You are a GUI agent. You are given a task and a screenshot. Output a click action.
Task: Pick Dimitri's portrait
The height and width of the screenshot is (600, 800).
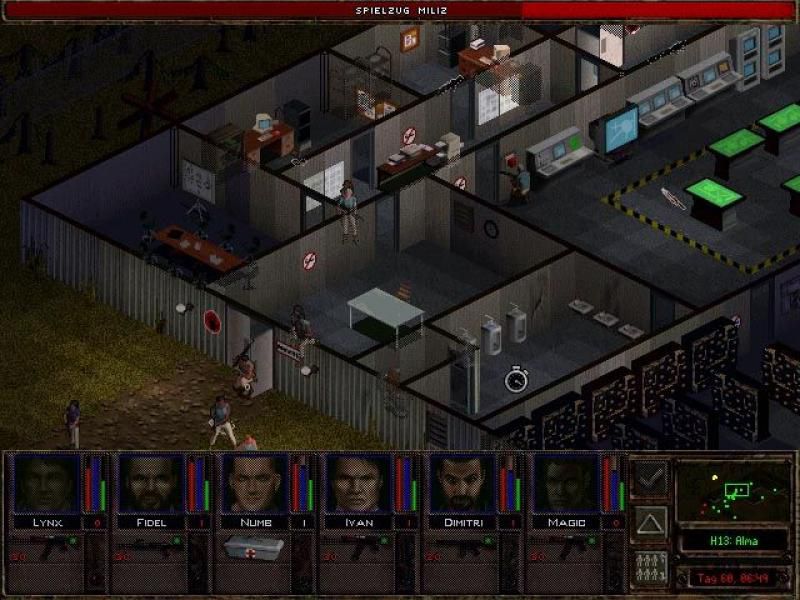coord(462,484)
